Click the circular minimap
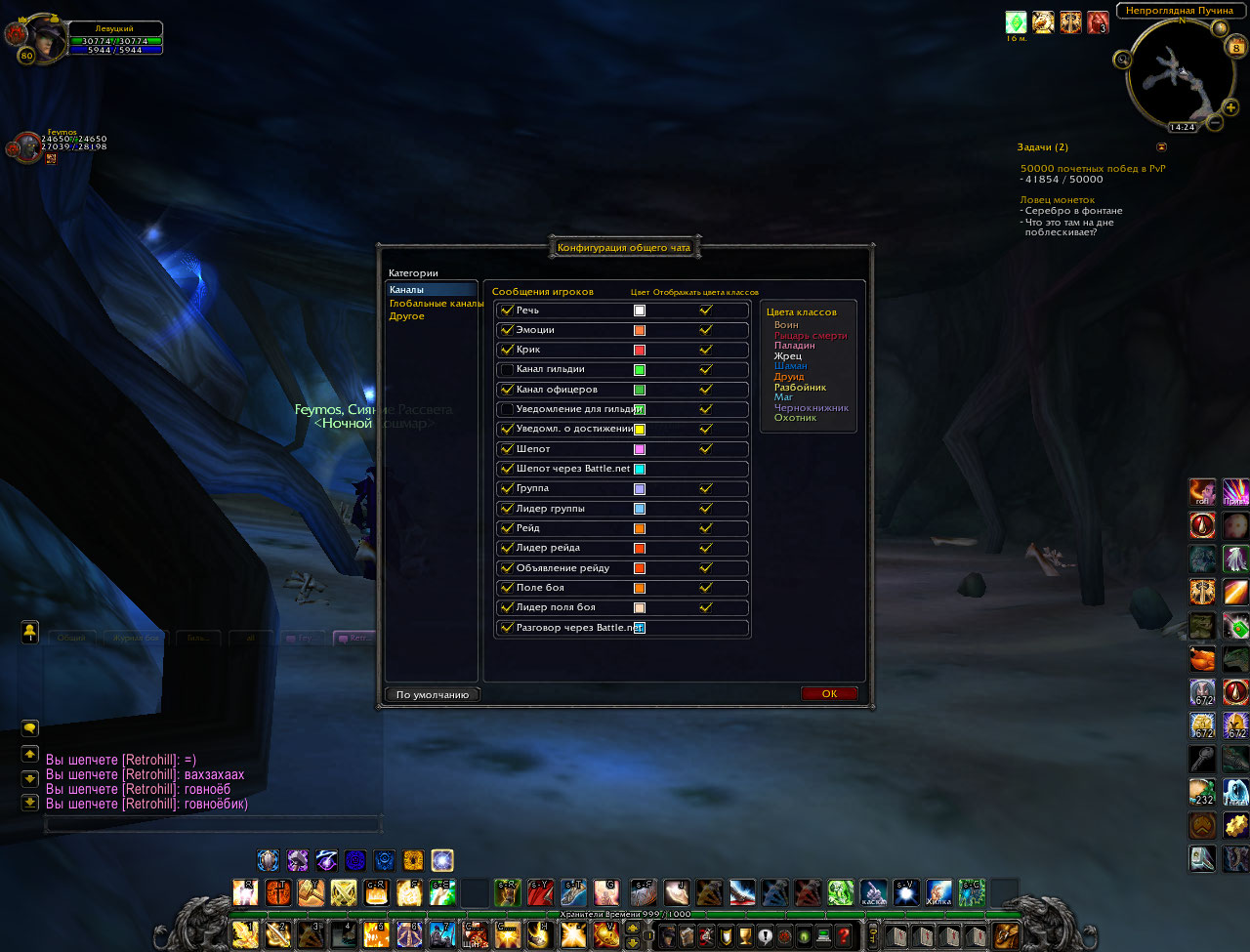 point(1172,74)
